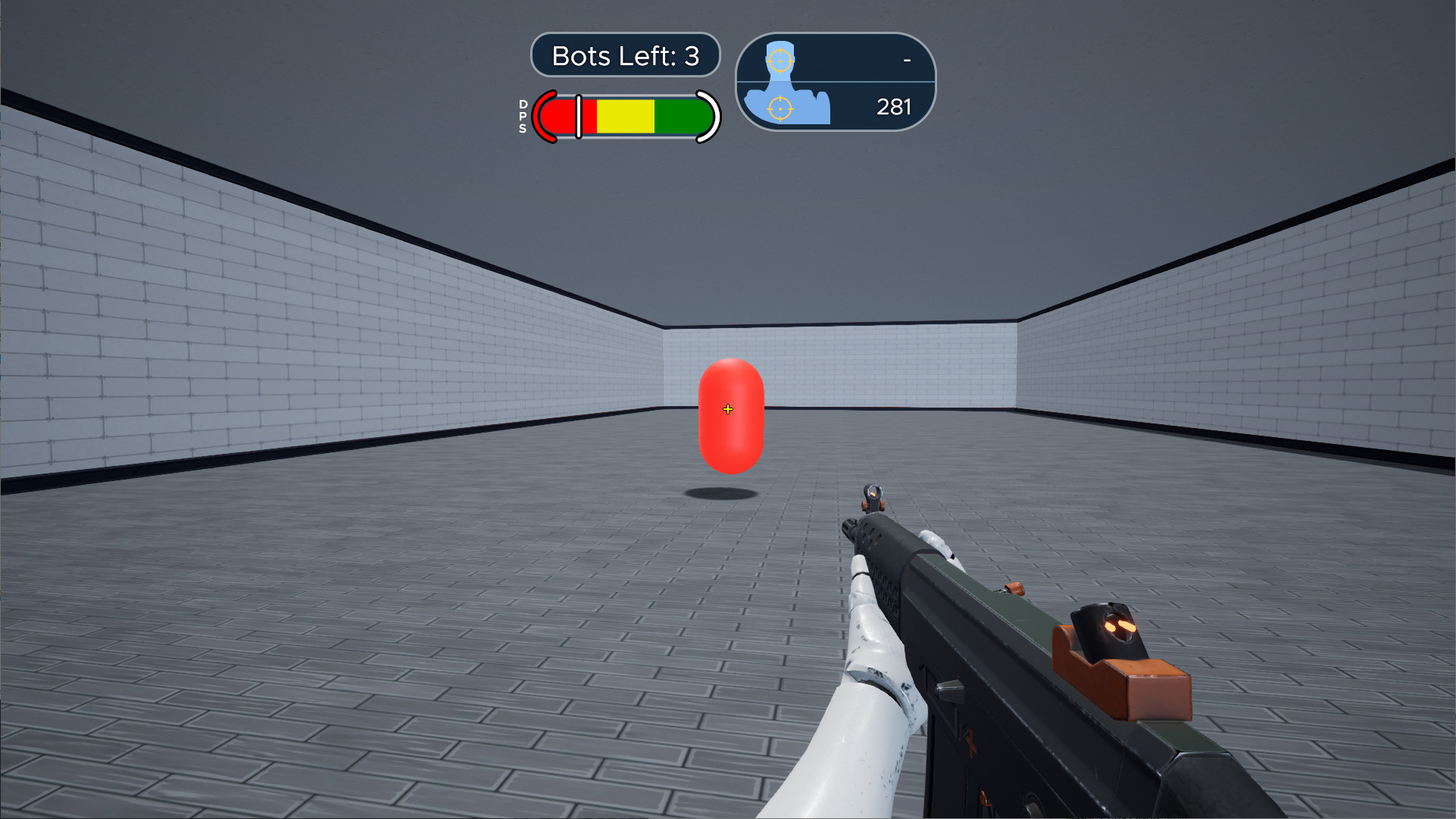Viewport: 1456px width, 819px height.
Task: Click the DPS label beside the meter
Action: pyautogui.click(x=522, y=117)
